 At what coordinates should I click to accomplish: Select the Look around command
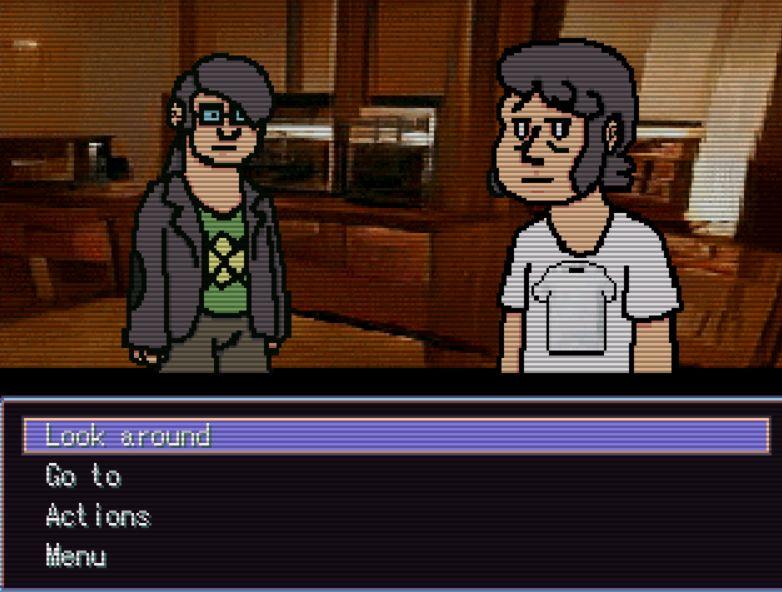(x=128, y=436)
